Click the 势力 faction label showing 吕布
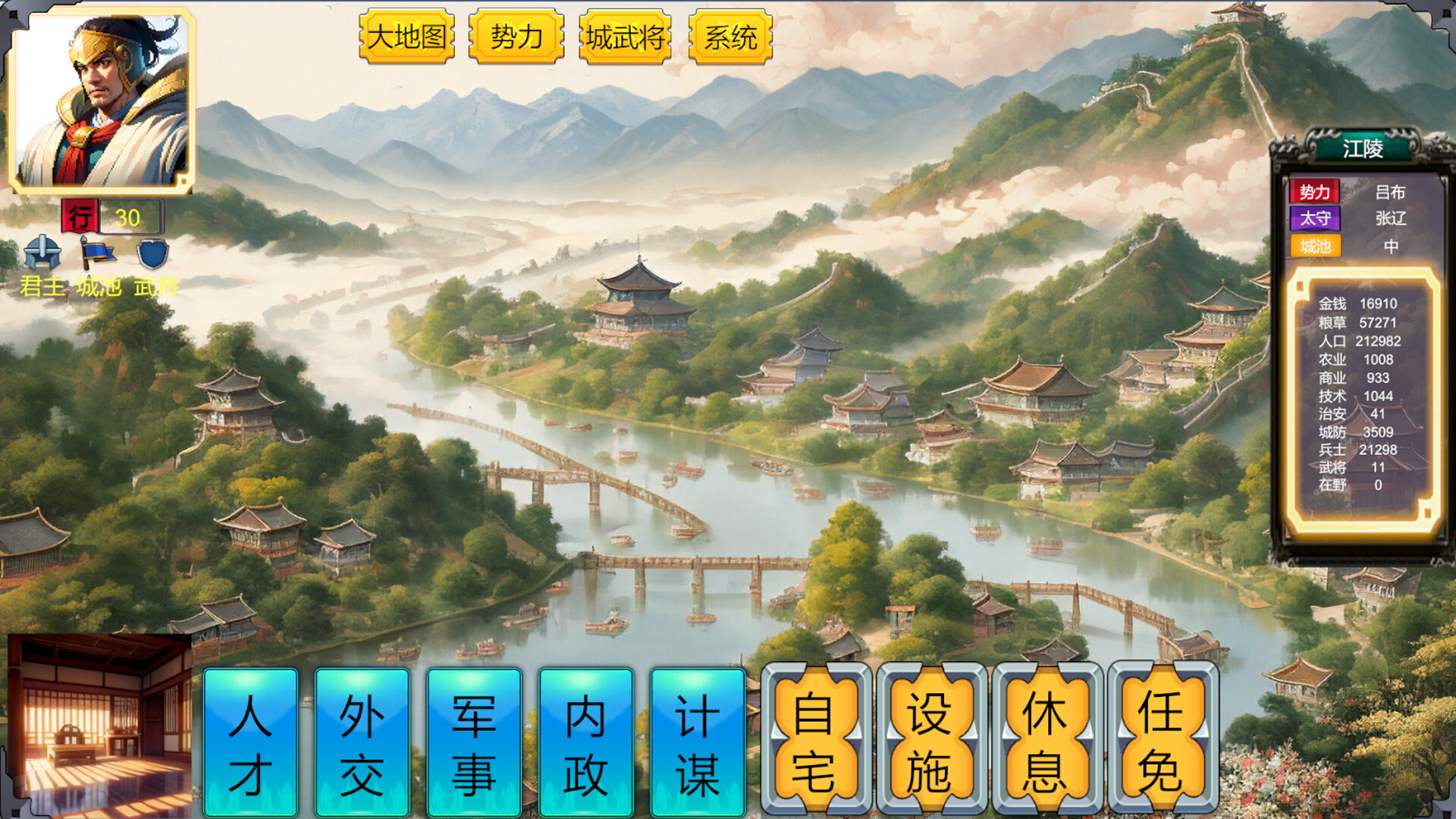 point(1314,193)
